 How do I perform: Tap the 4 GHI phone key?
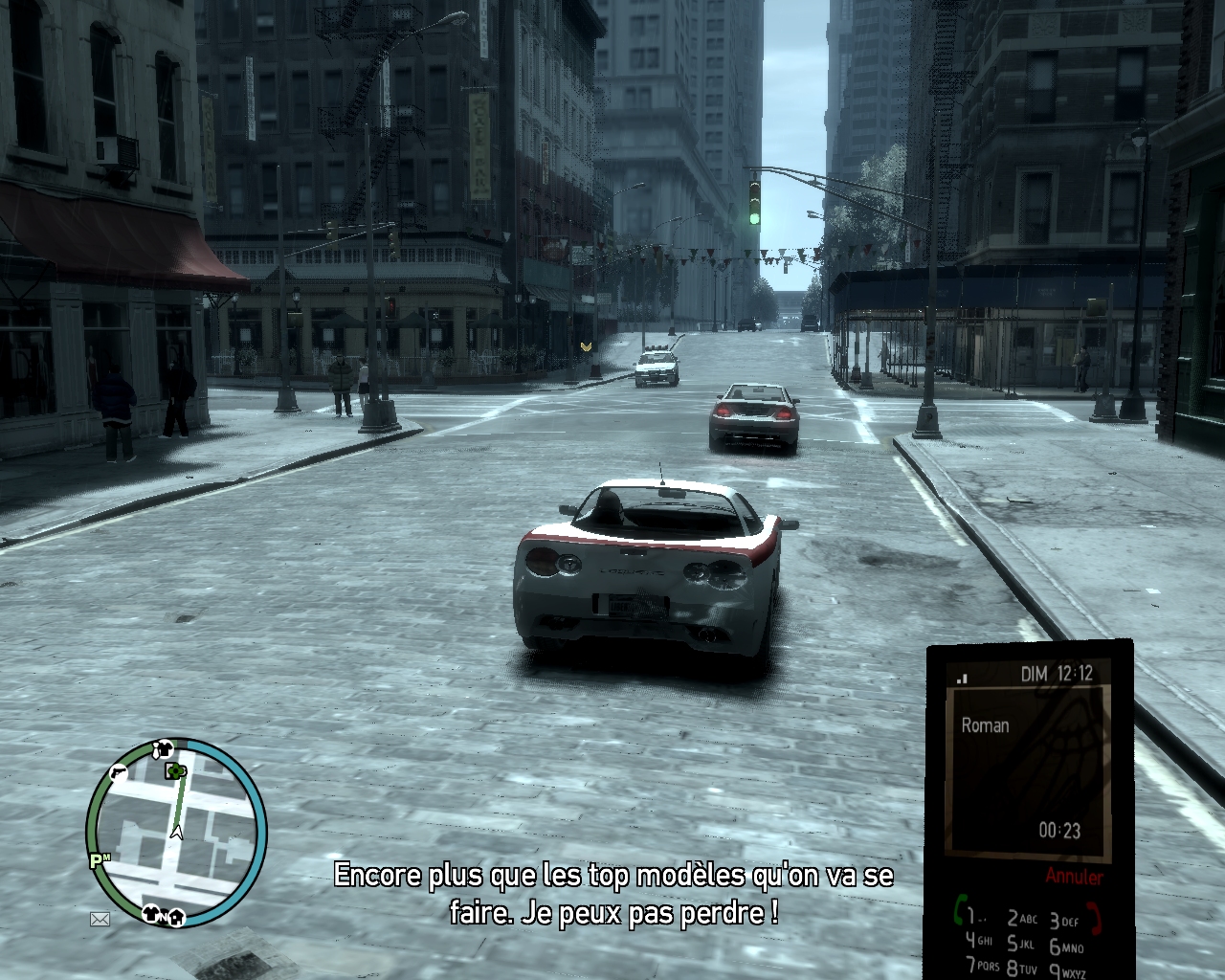click(978, 940)
